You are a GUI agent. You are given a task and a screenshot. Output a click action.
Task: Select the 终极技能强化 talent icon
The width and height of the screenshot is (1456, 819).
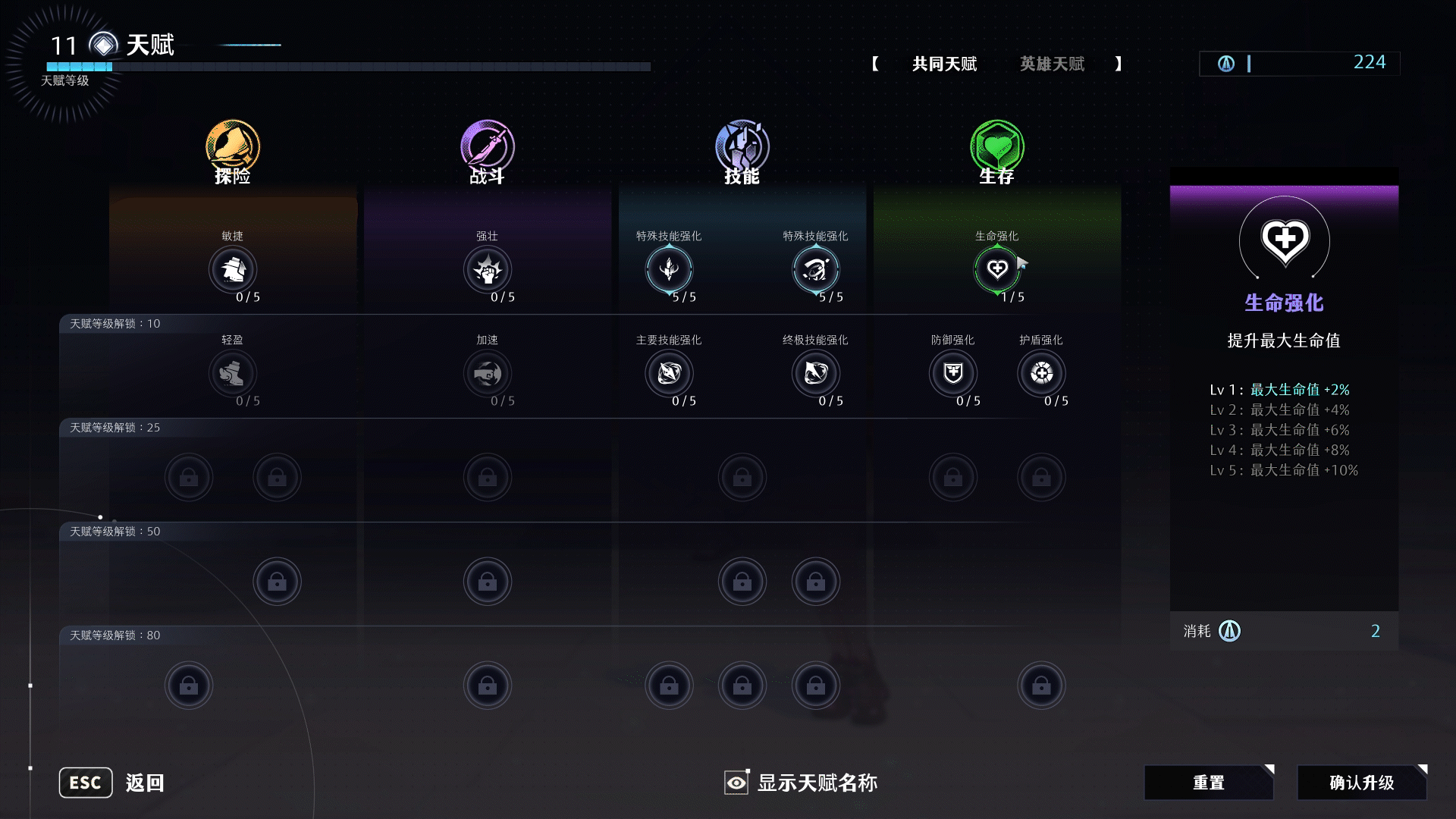[815, 373]
